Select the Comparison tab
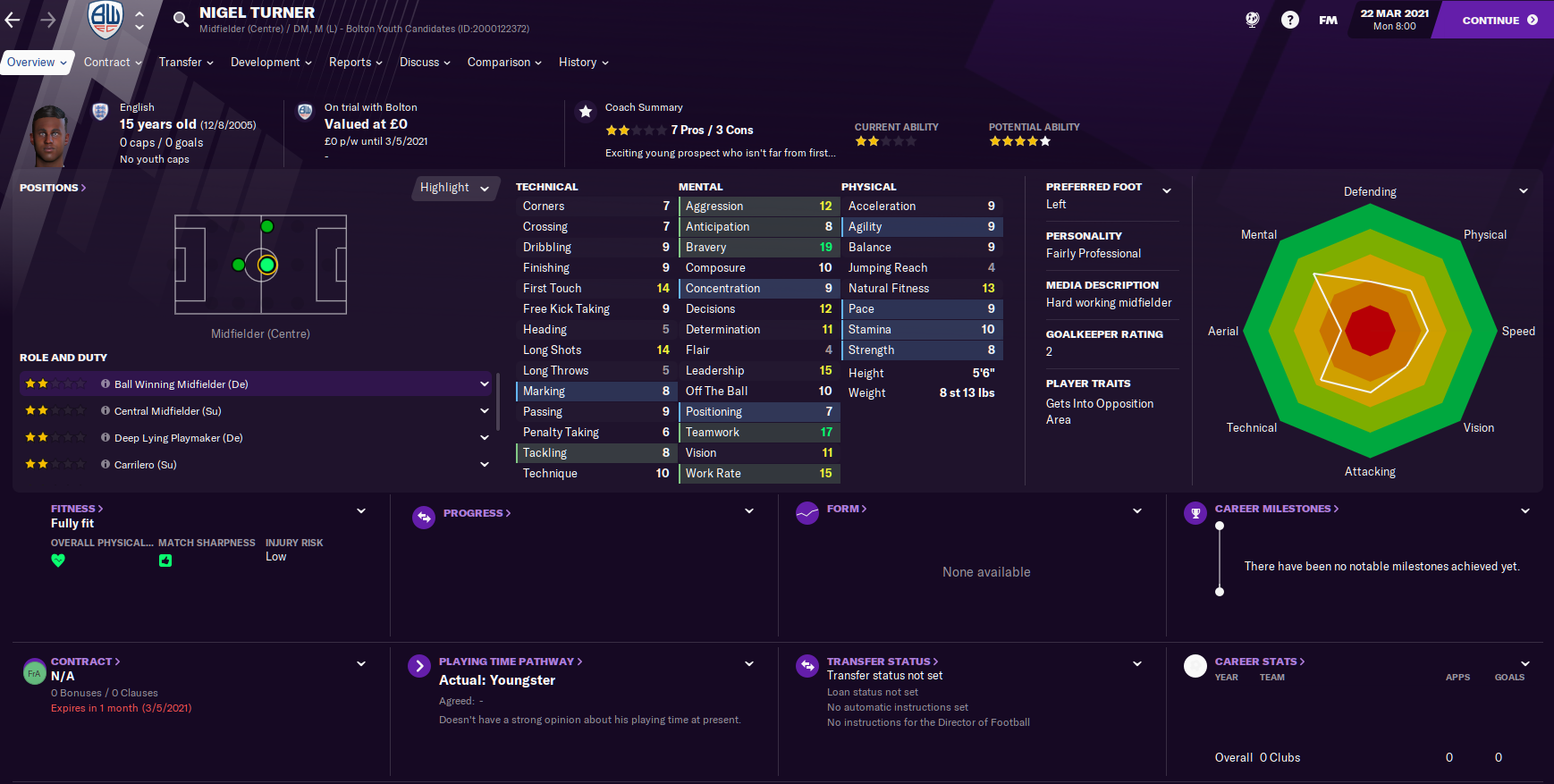The width and height of the screenshot is (1554, 784). point(504,63)
